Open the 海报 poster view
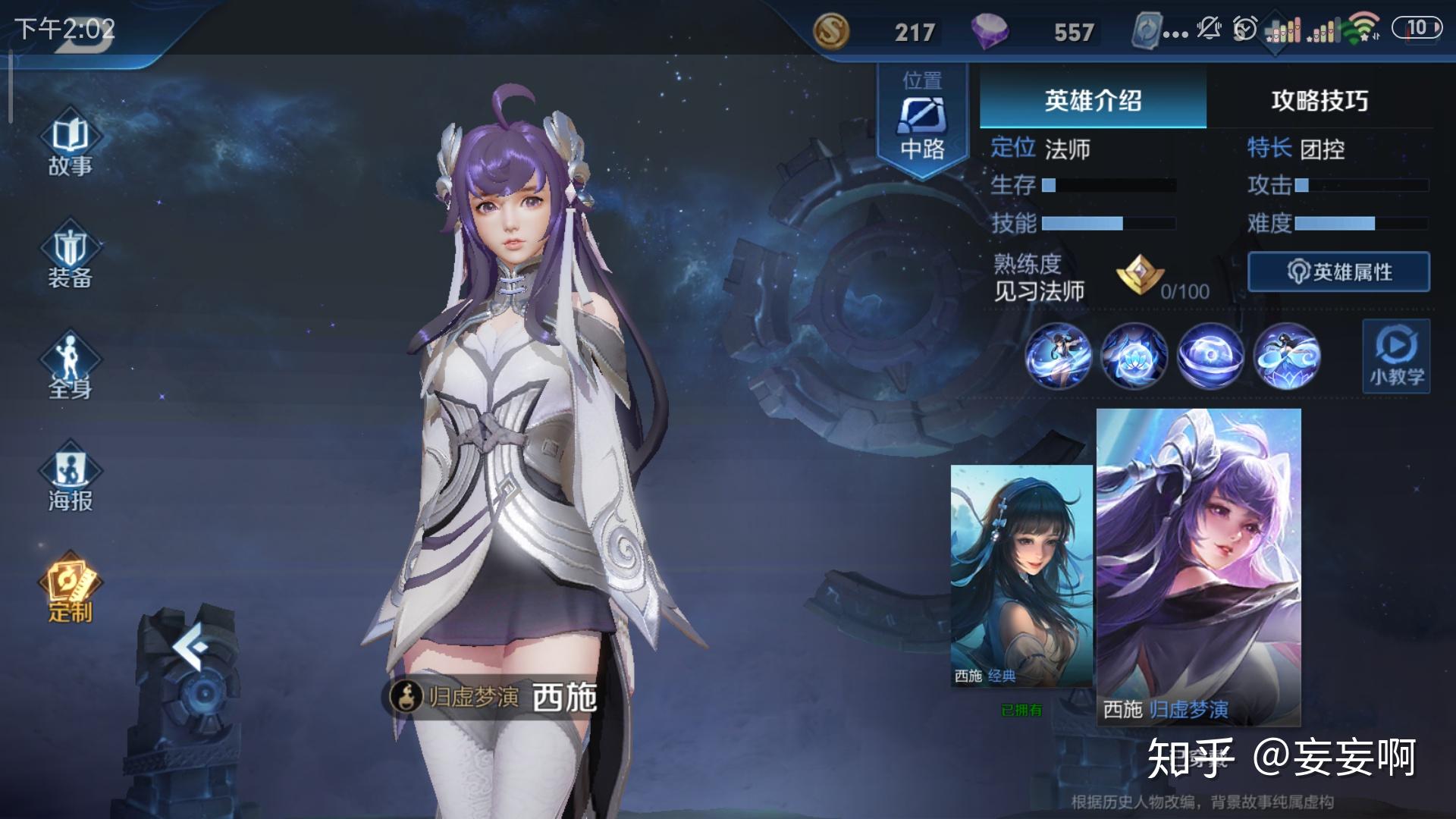The width and height of the screenshot is (1456, 819). tap(70, 479)
